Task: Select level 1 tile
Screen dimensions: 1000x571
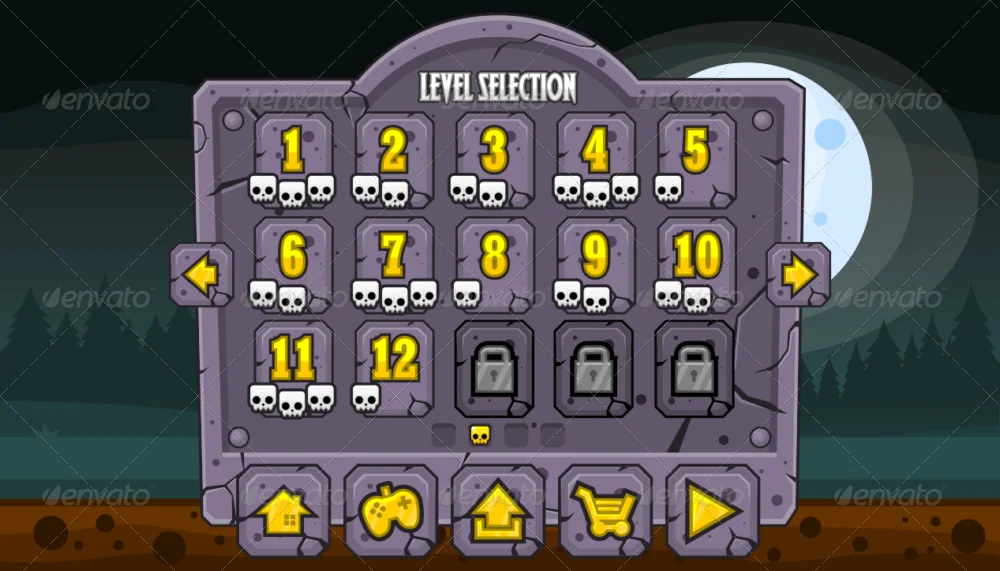Action: click(x=293, y=158)
